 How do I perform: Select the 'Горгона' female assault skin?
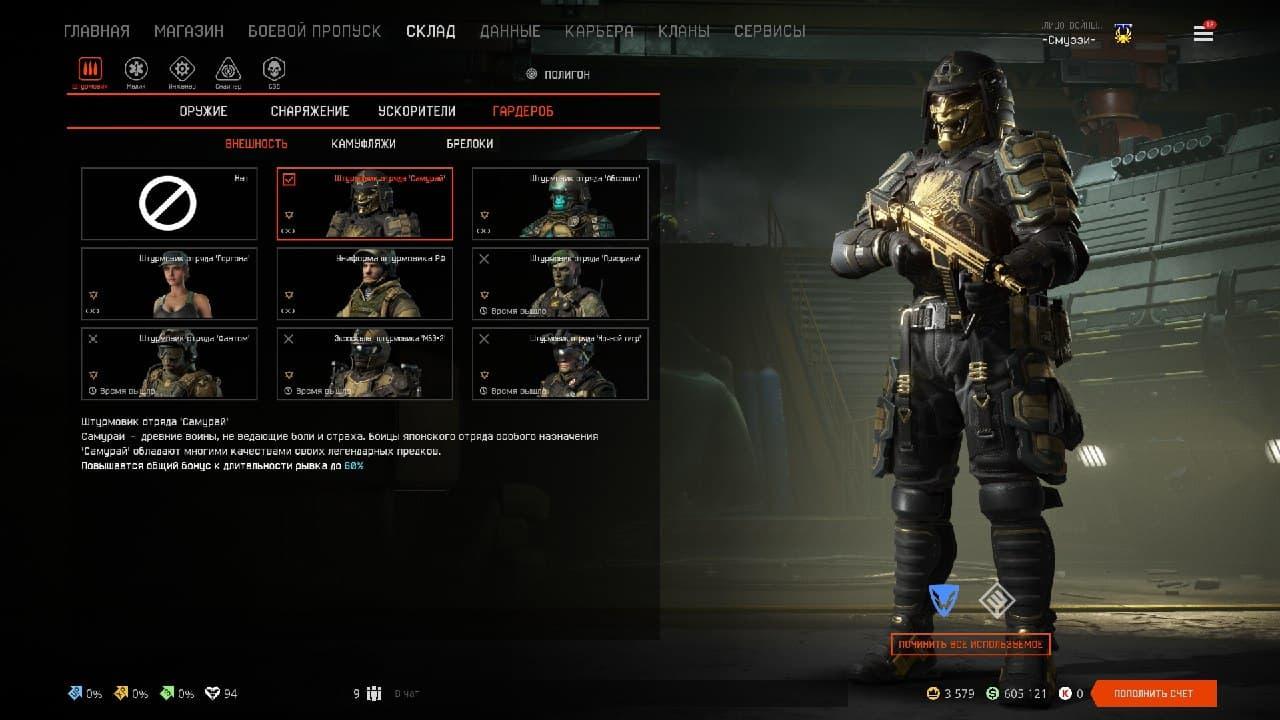(169, 284)
